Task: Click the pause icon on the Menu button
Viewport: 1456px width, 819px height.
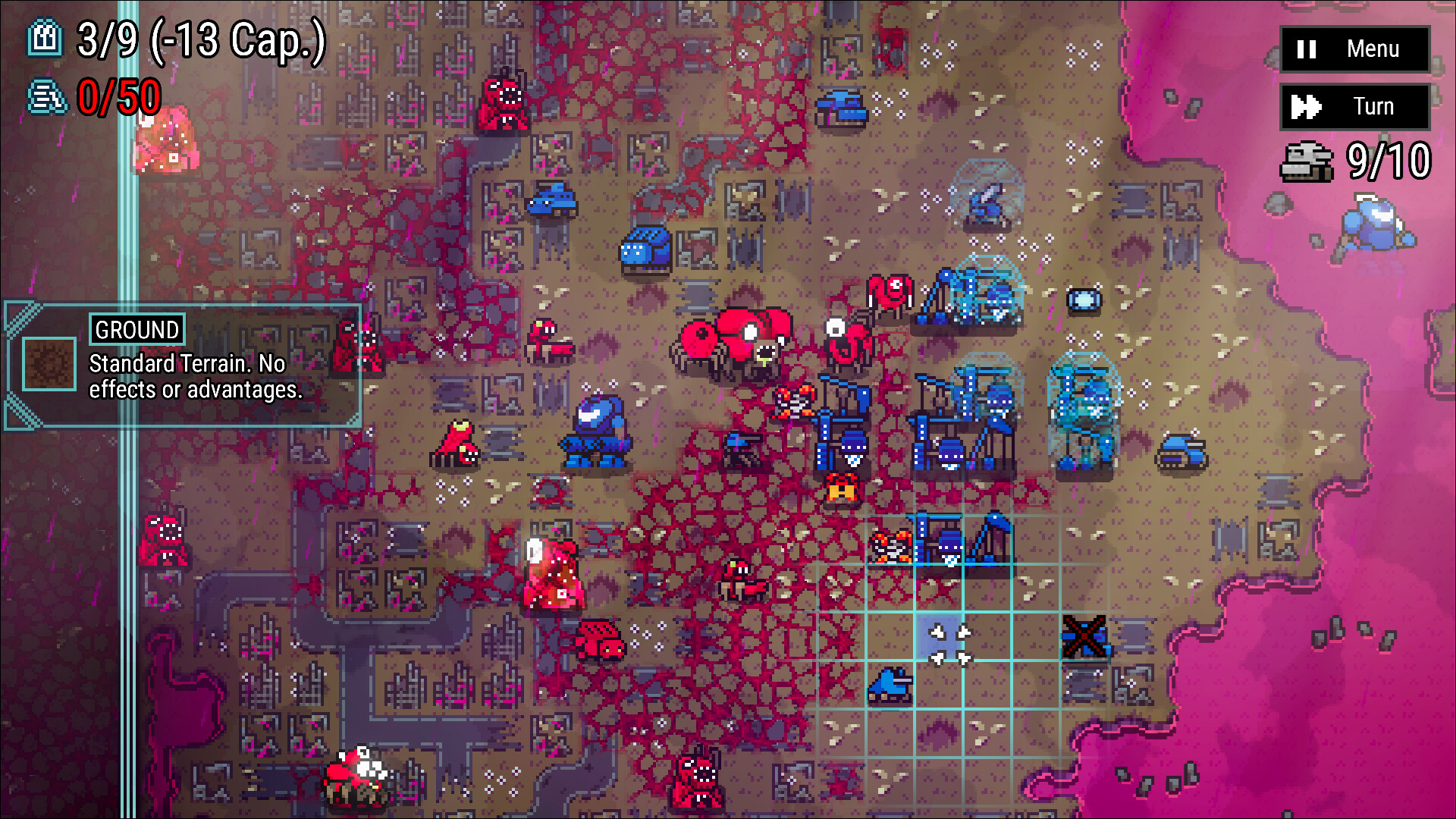Action: click(1306, 50)
